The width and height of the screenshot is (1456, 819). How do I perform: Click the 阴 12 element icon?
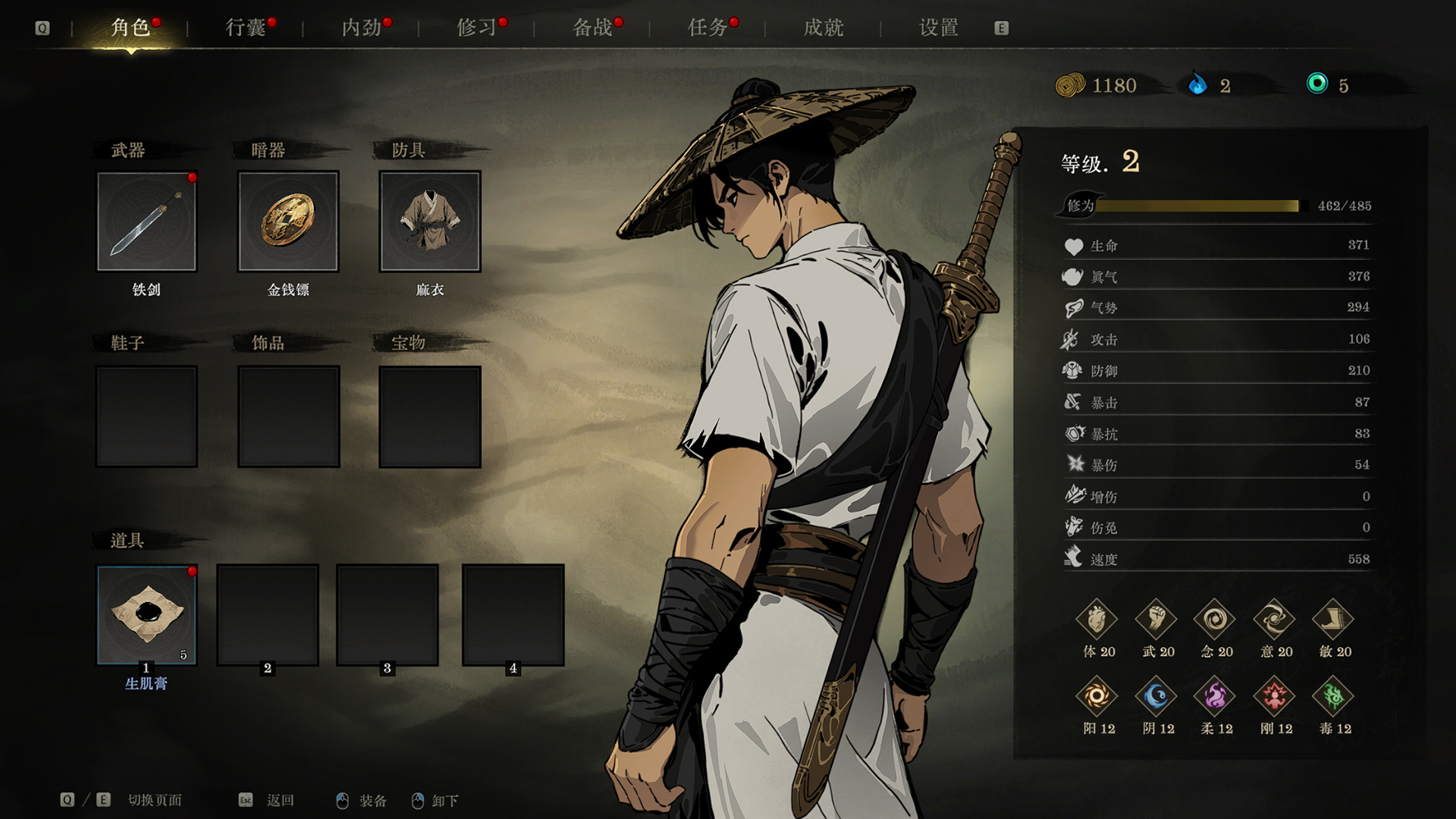(x=1156, y=696)
